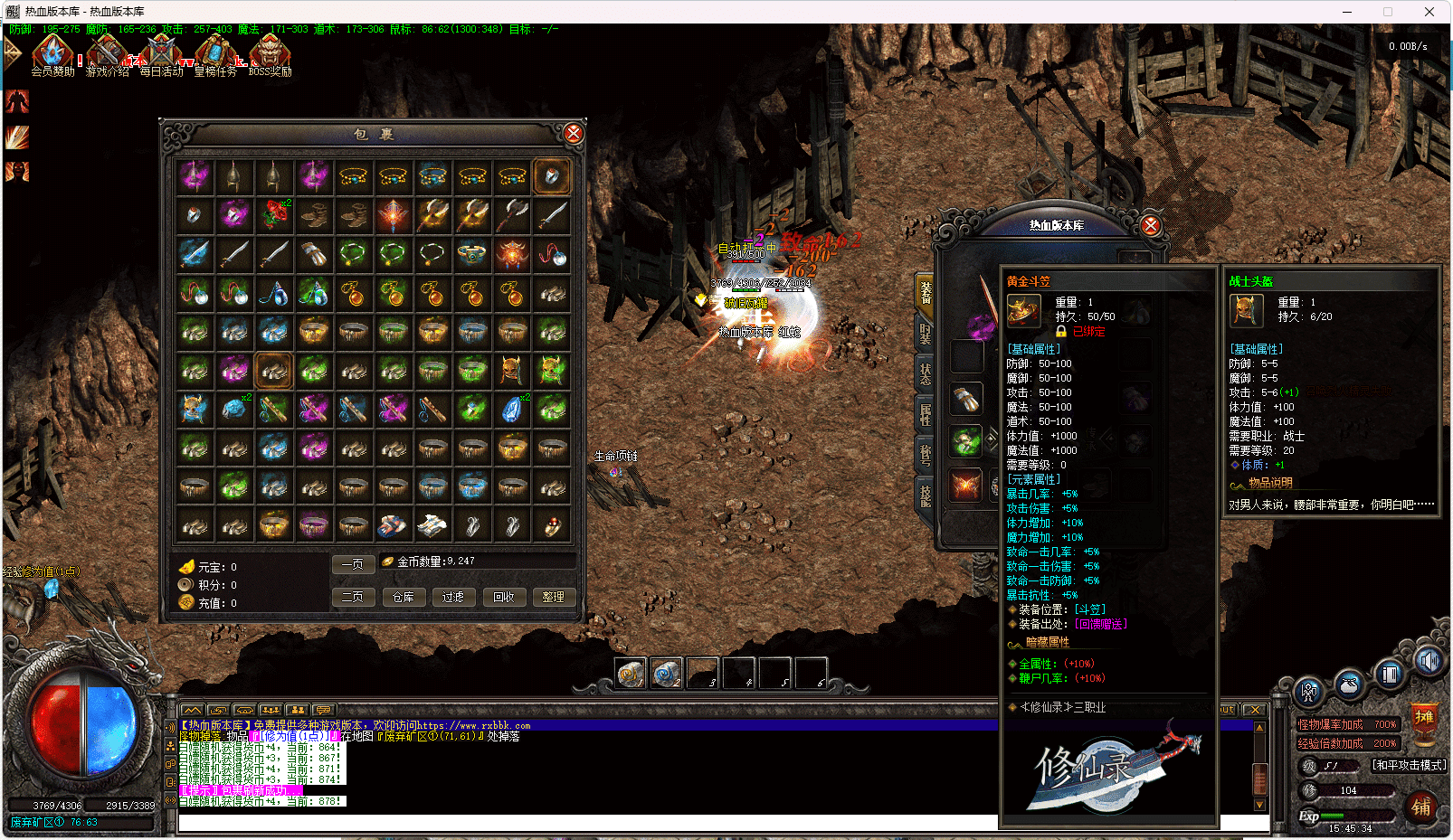Open the 铺 shop round button

[1421, 807]
